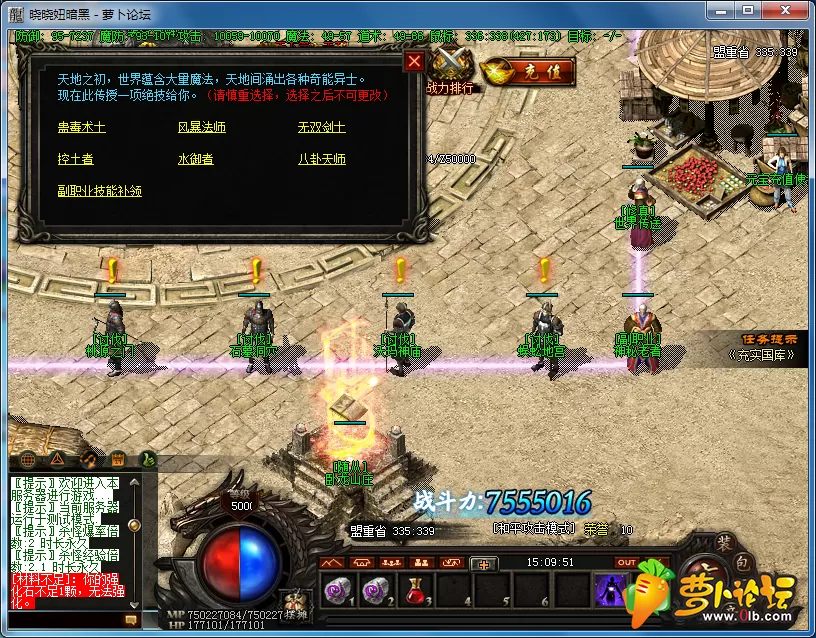816x638 pixels.
Task: Pick the 无双剑士 skill option
Action: [x=321, y=128]
